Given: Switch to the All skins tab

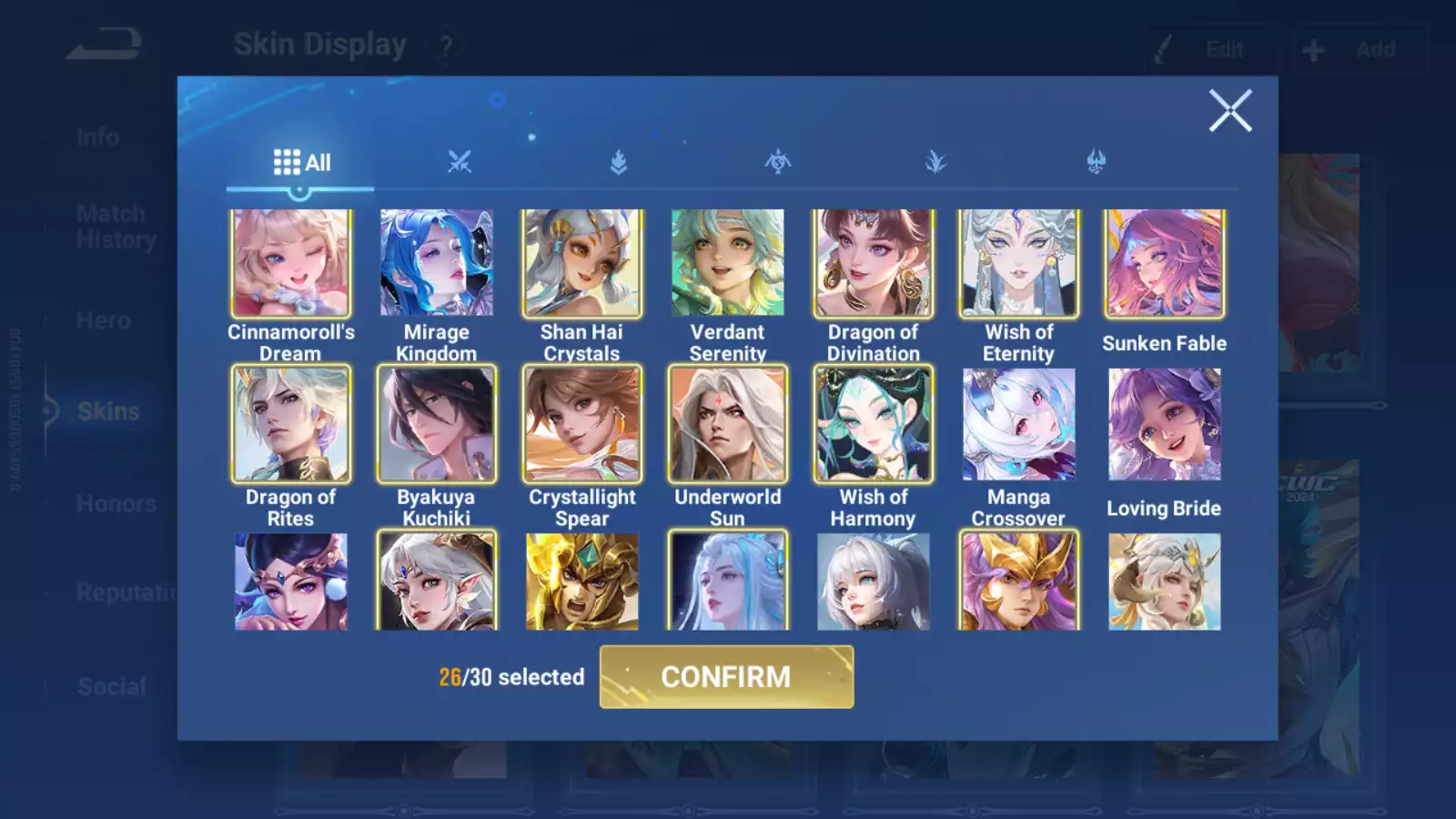Looking at the screenshot, I should (301, 163).
